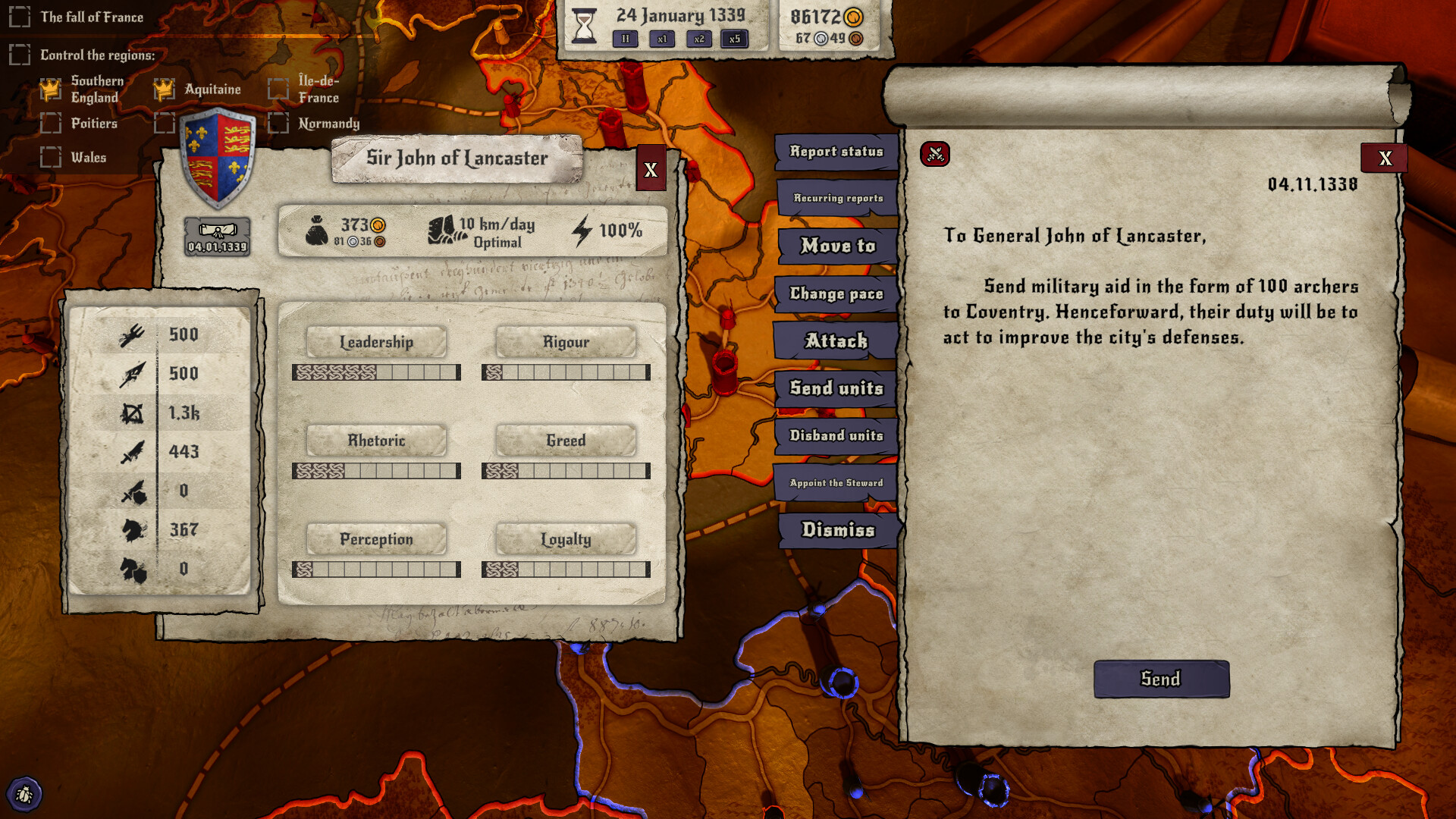
Task: Dismiss Sir John of Lancaster
Action: [836, 531]
